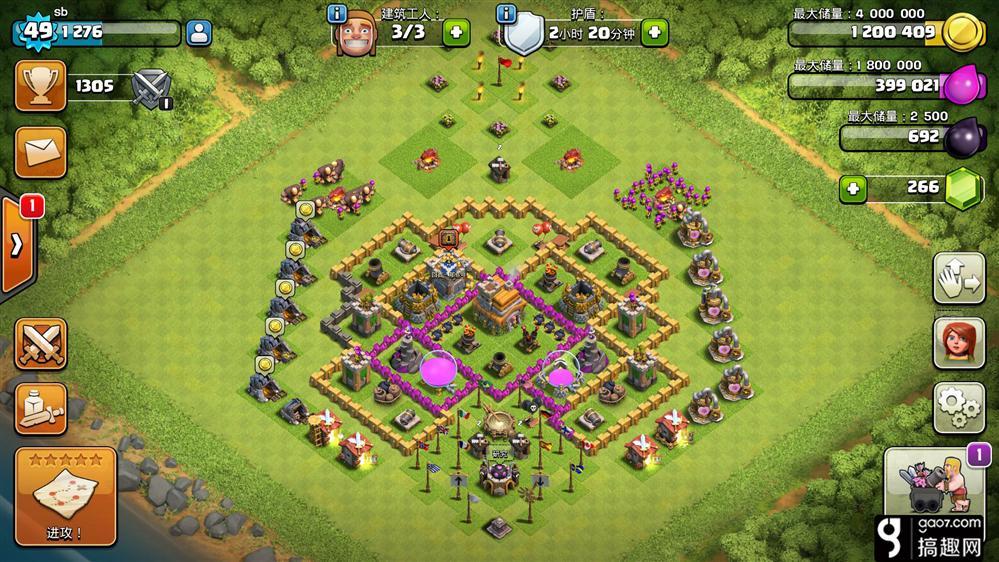Open the gear settings menu
The image size is (999, 562).
pyautogui.click(x=959, y=406)
